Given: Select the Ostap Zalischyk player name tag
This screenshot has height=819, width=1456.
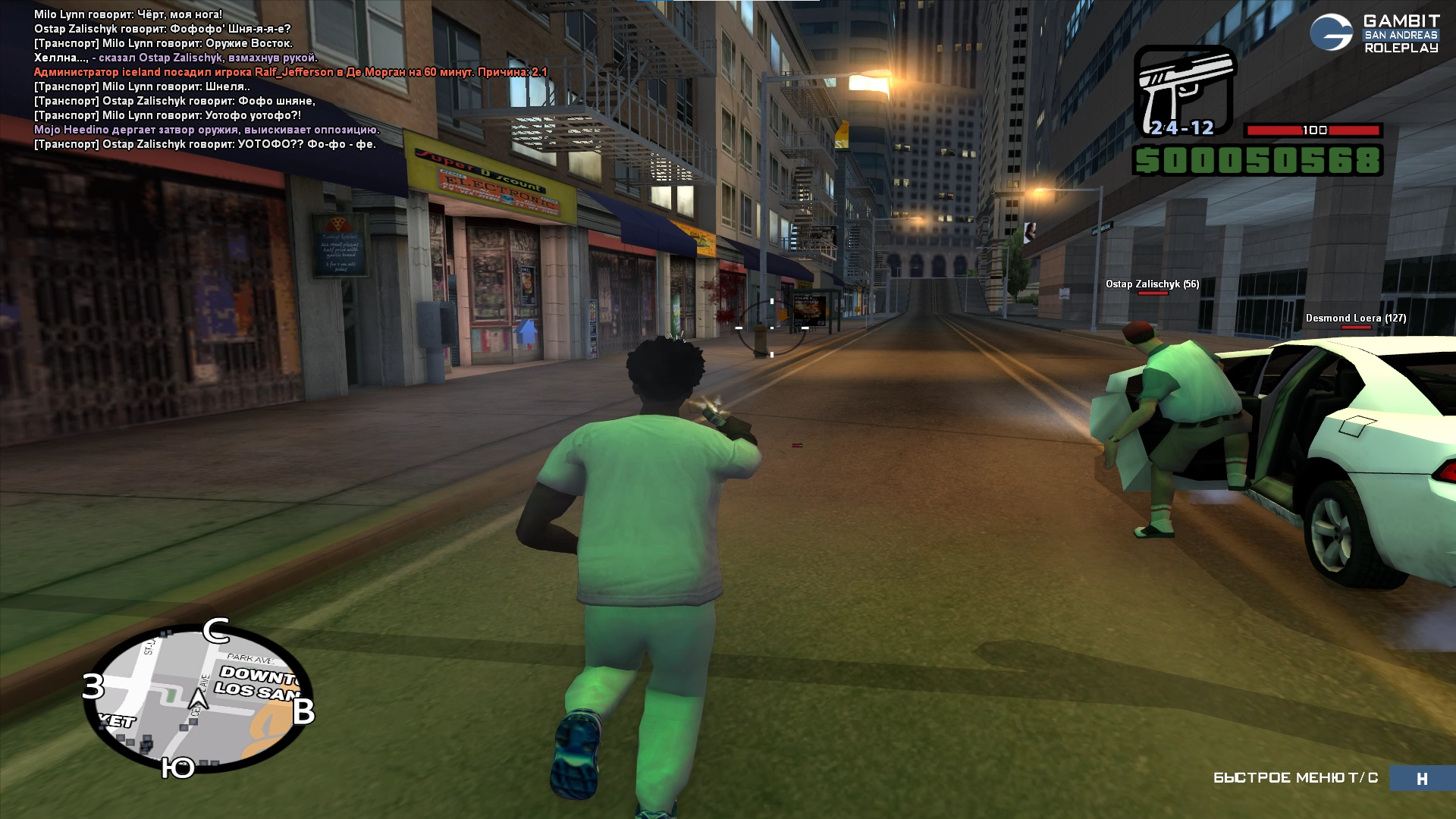Looking at the screenshot, I should click(1152, 284).
